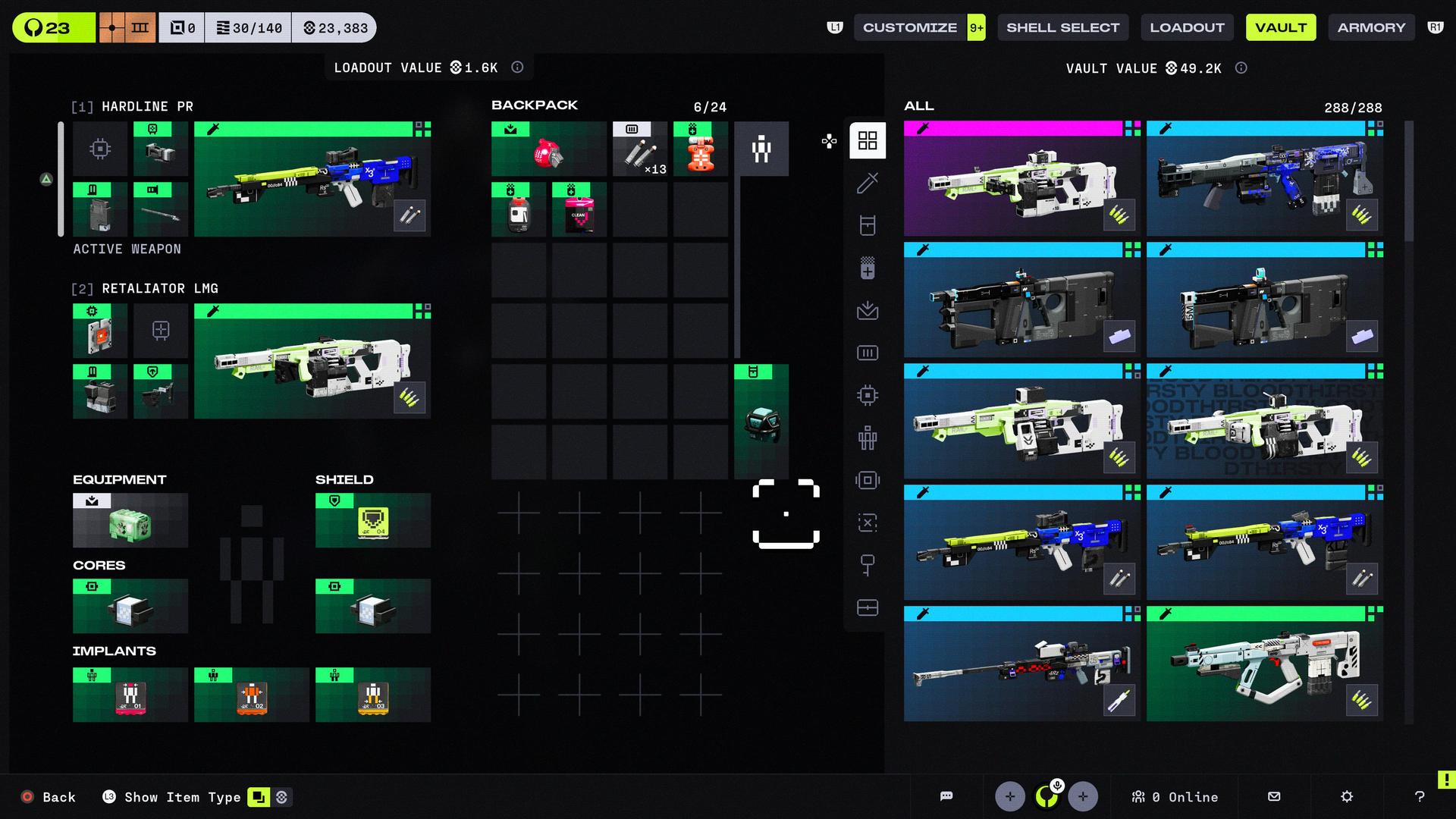
Task: Go to the Loadout tab
Action: coord(1187,27)
